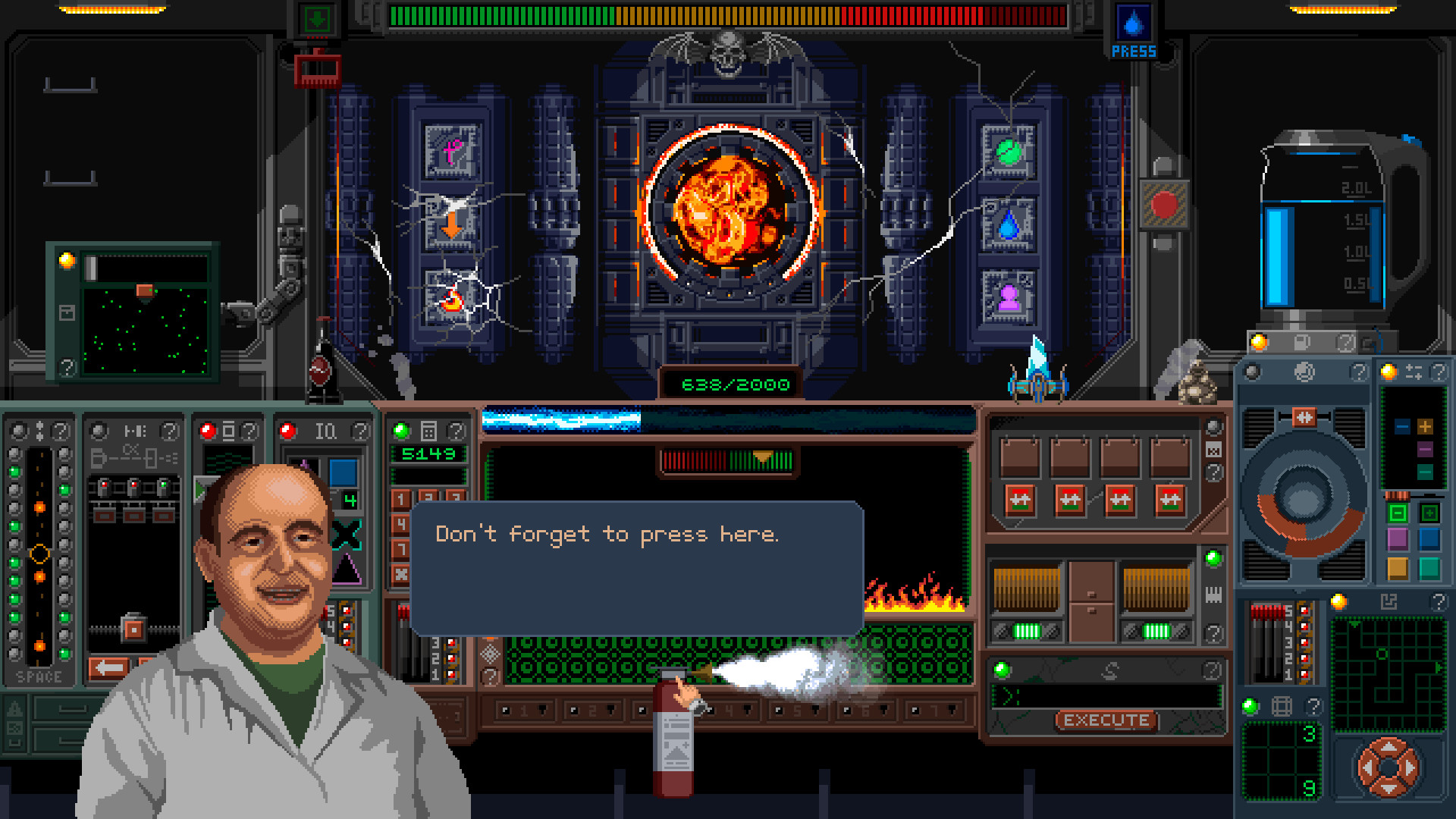Toggle the green light beside the EXECUTE console
Image resolution: width=1456 pixels, height=819 pixels.
[1003, 668]
